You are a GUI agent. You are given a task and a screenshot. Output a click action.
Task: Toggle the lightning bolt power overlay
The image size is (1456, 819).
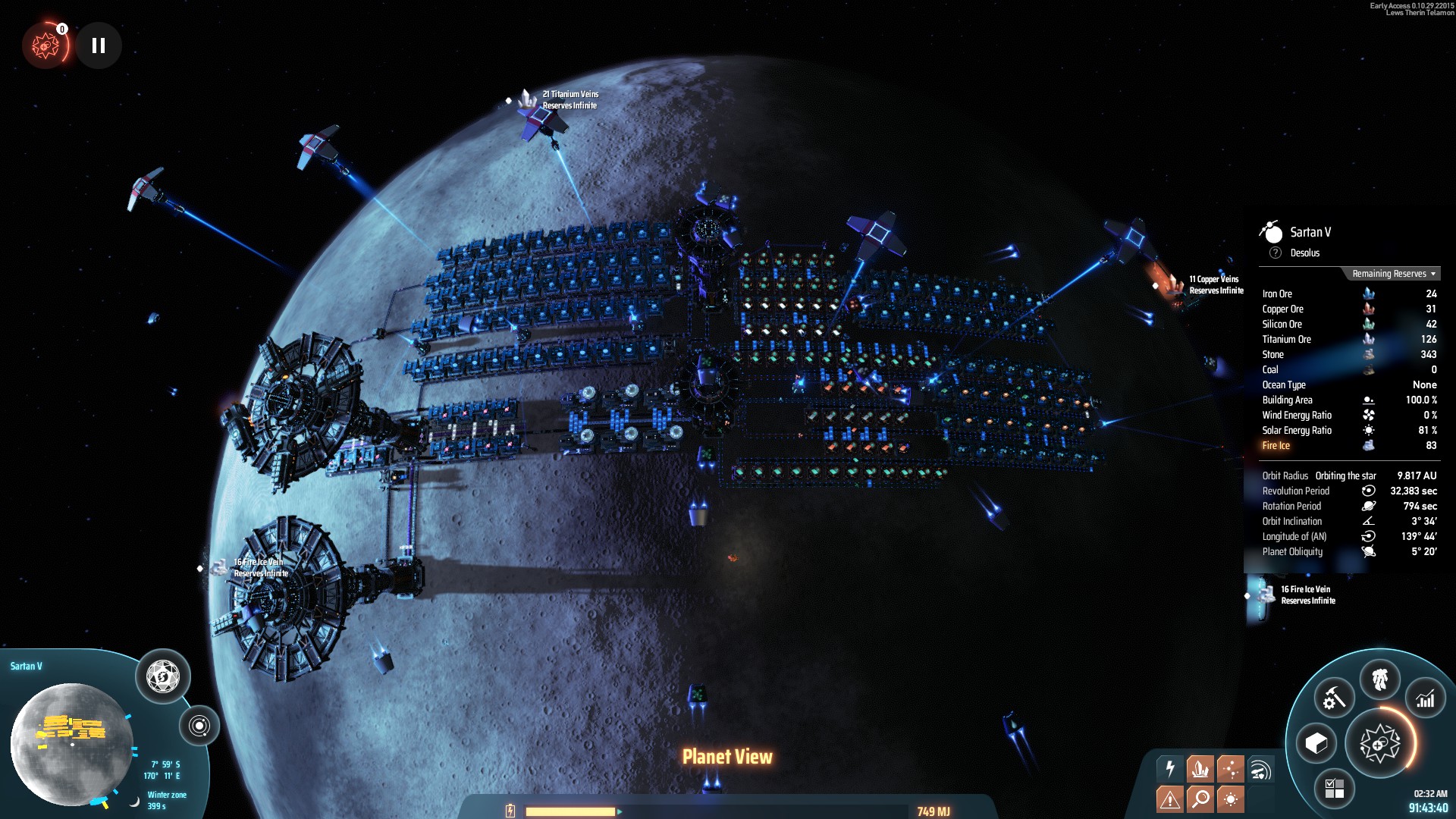1170,769
